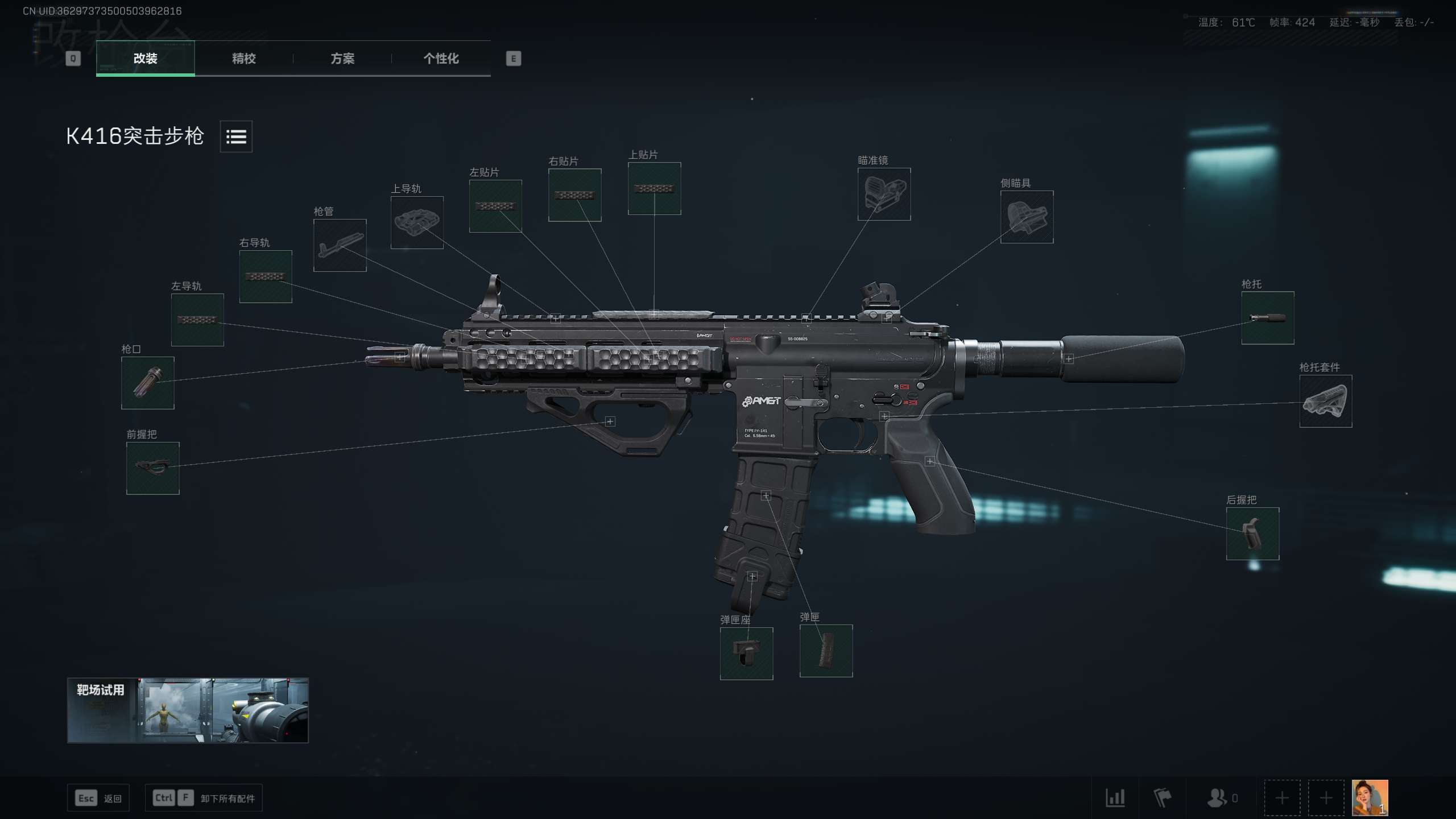Image resolution: width=1456 pixels, height=819 pixels.
Task: Open the 枪管 barrel slot
Action: click(340, 245)
